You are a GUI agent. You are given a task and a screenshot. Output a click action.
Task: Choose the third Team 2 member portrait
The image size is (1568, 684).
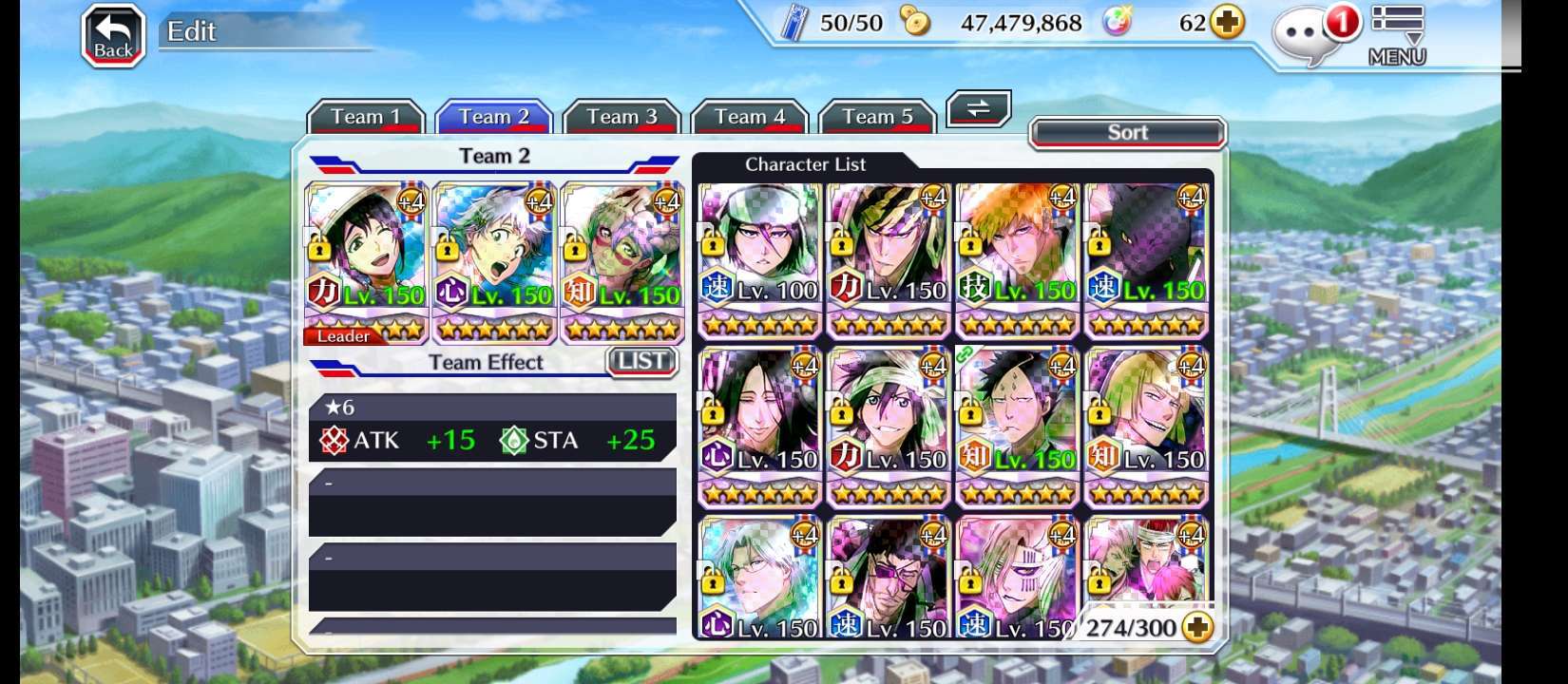coord(622,261)
